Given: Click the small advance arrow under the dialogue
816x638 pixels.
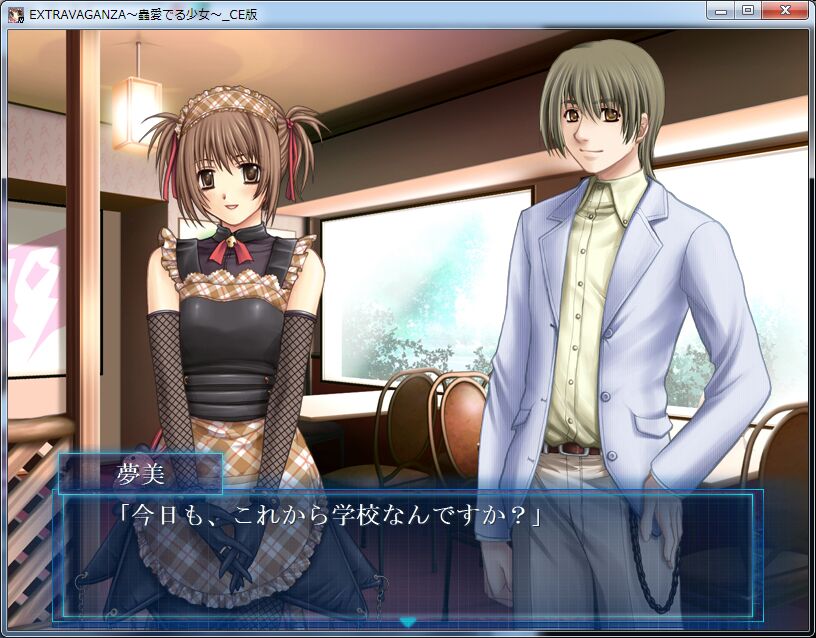Looking at the screenshot, I should [x=408, y=622].
